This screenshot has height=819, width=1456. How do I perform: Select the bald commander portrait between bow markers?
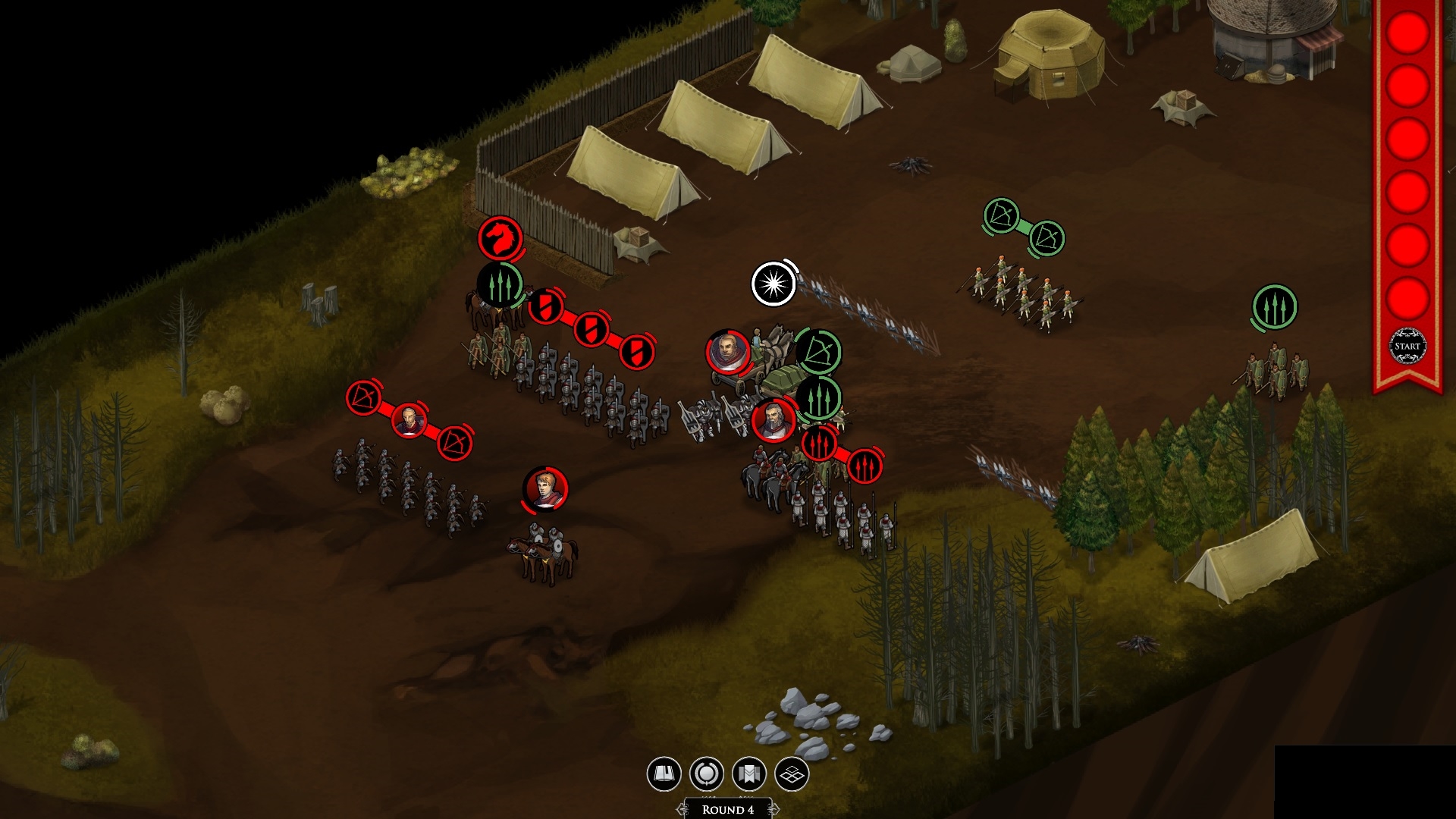coord(409,420)
